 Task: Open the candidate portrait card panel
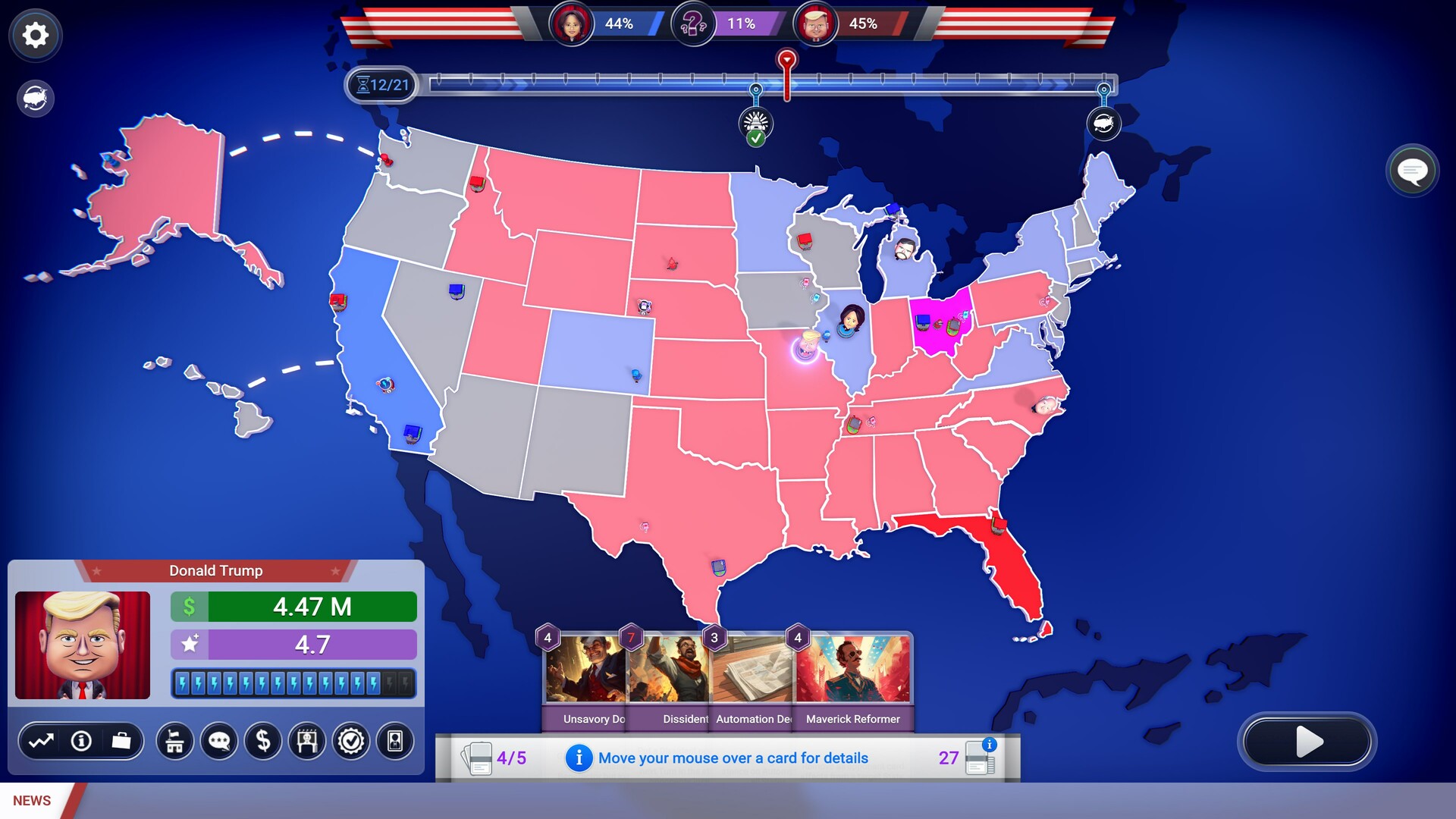click(x=394, y=741)
